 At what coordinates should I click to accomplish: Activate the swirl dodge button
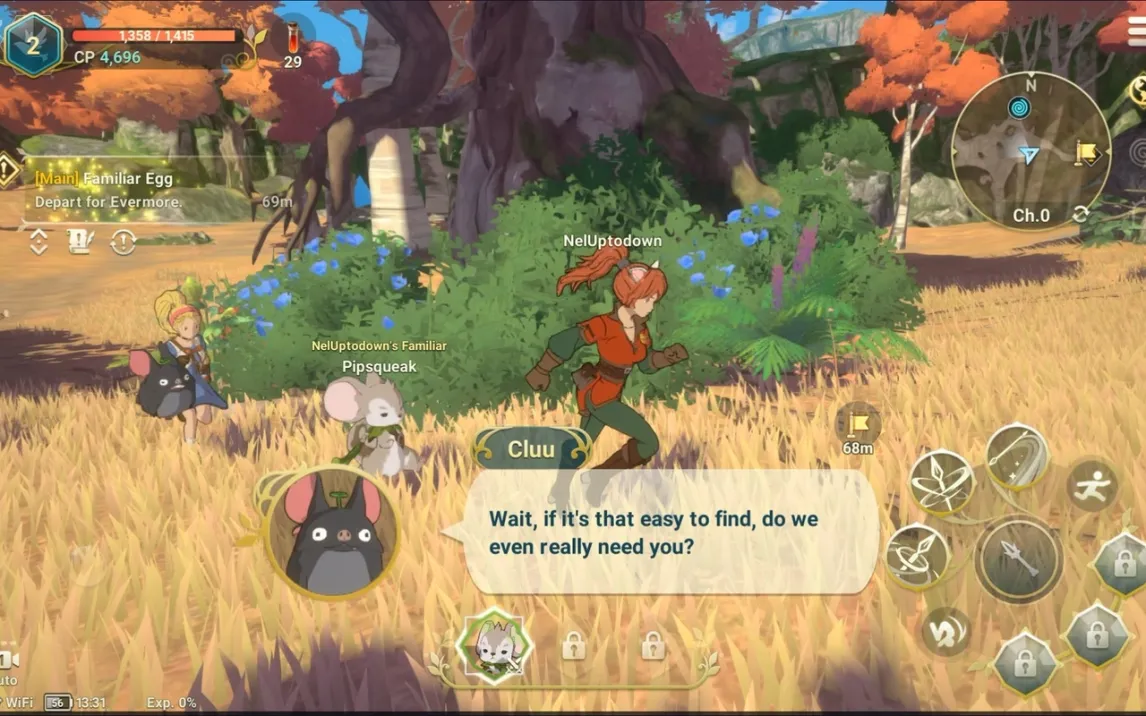pyautogui.click(x=945, y=631)
